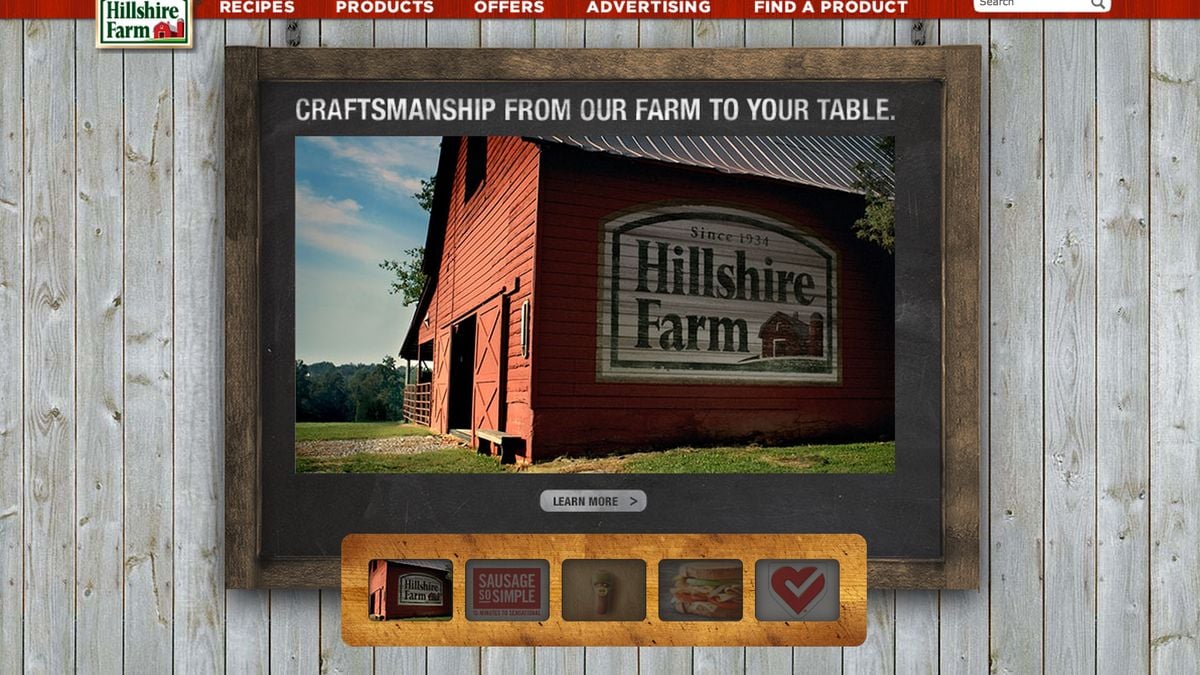Open the Offers page
Screen dimensions: 1200x675
509,7
